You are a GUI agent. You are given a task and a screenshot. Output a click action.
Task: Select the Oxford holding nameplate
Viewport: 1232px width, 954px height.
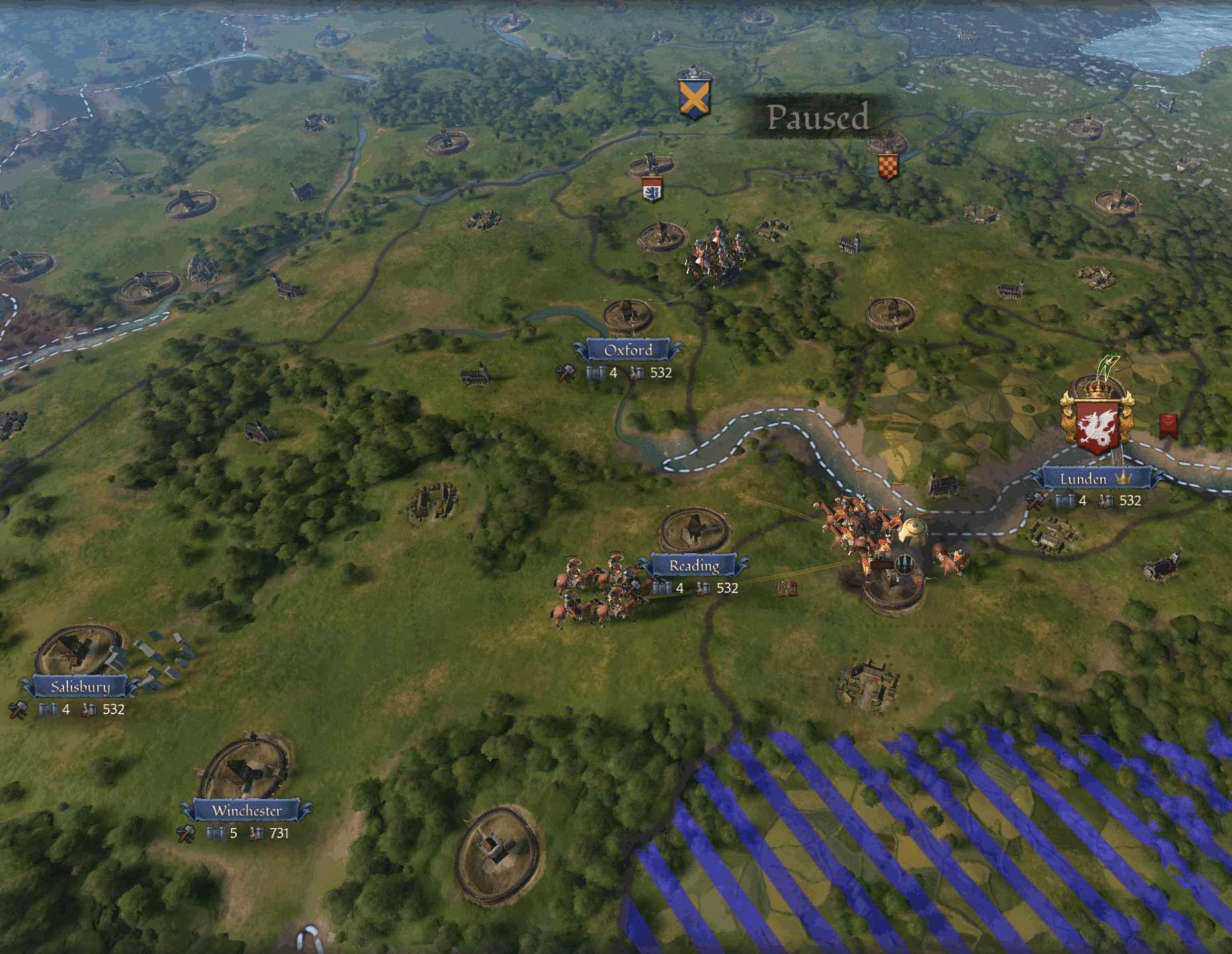(x=628, y=350)
